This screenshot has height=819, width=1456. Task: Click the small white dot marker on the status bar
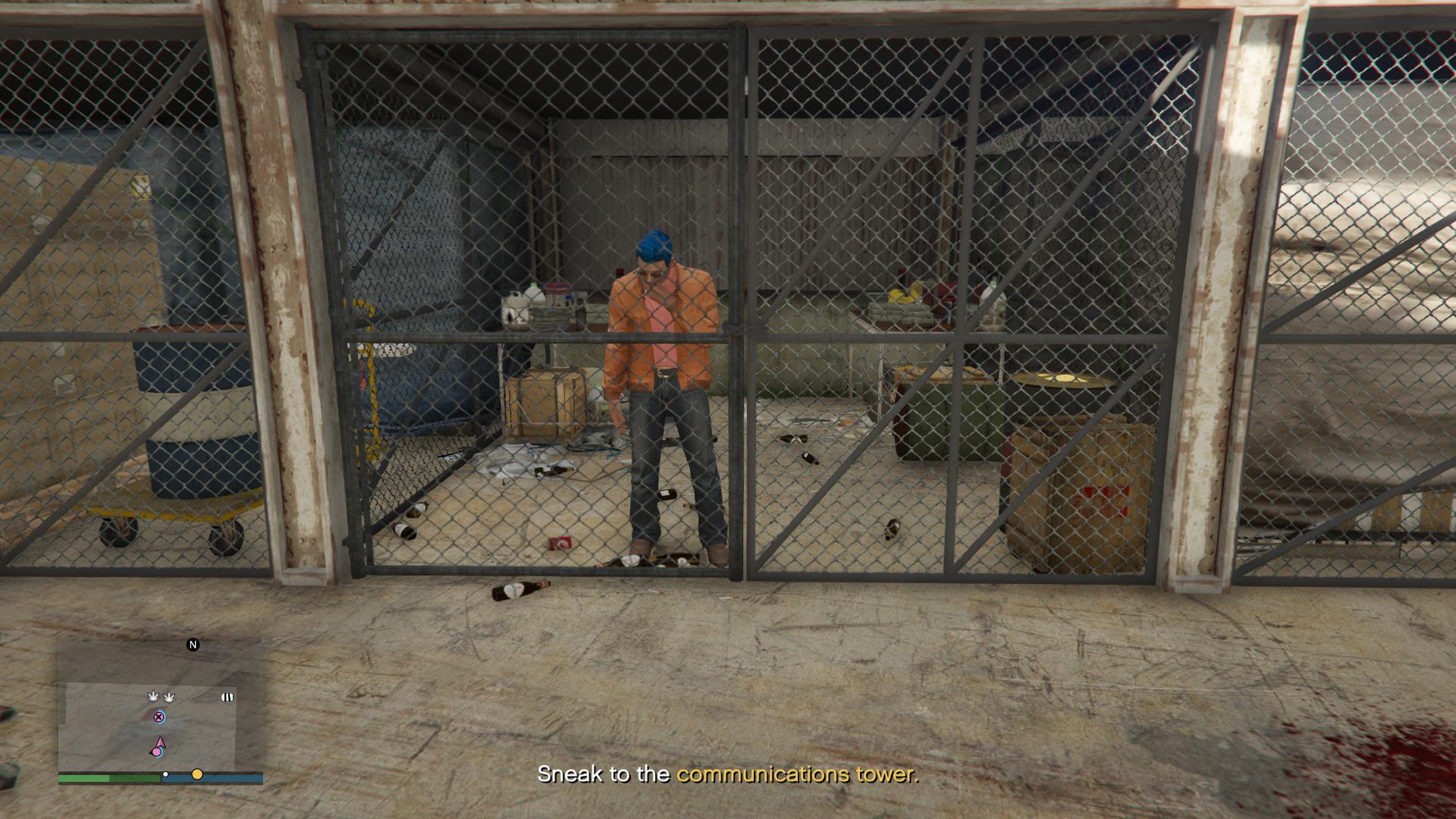(x=165, y=774)
